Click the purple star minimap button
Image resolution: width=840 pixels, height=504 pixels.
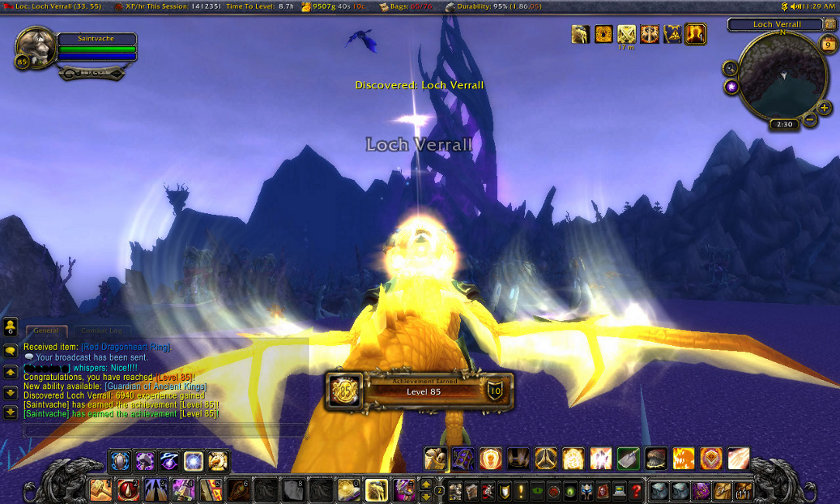[x=732, y=87]
